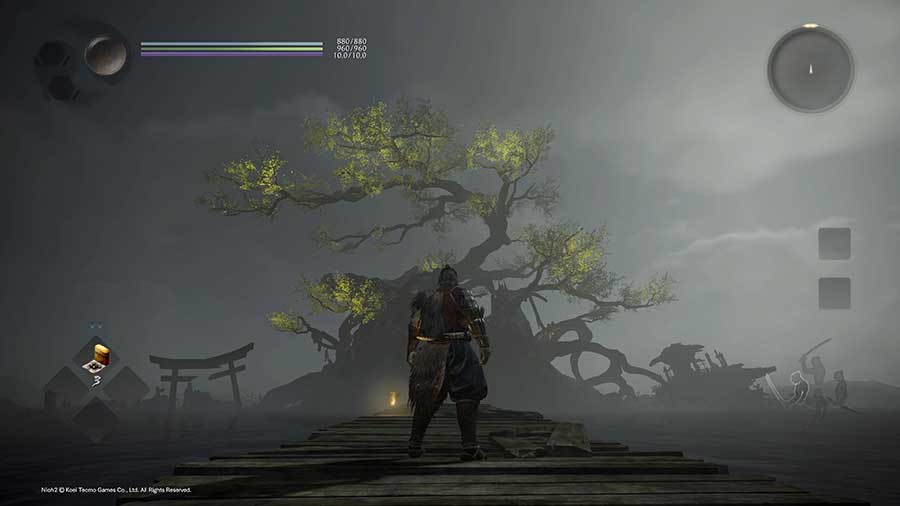Click the circular compass radar
Image resolution: width=900 pixels, height=506 pixels.
point(810,68)
